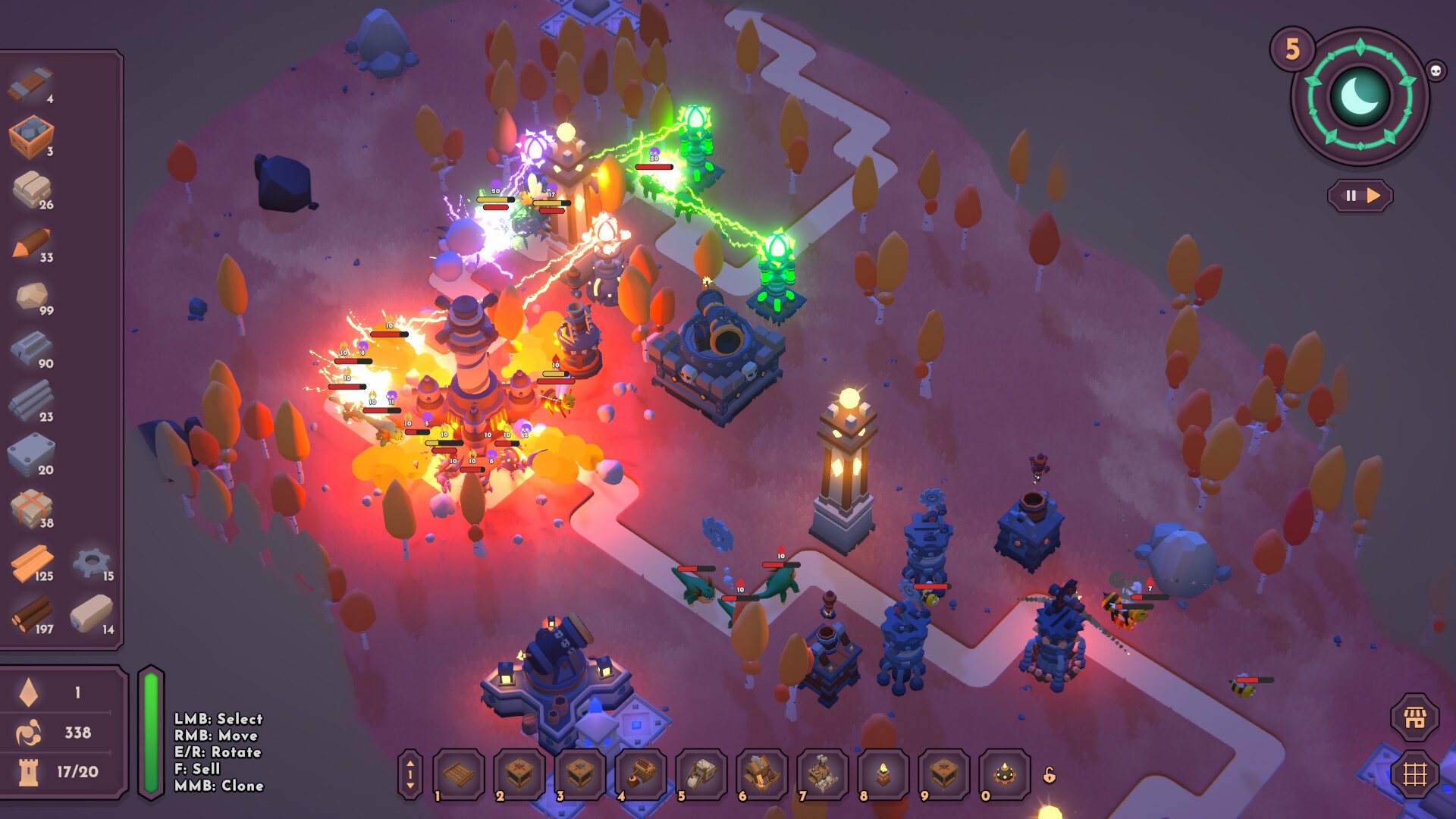Click the down arrow on the hotbar page selector

[410, 787]
